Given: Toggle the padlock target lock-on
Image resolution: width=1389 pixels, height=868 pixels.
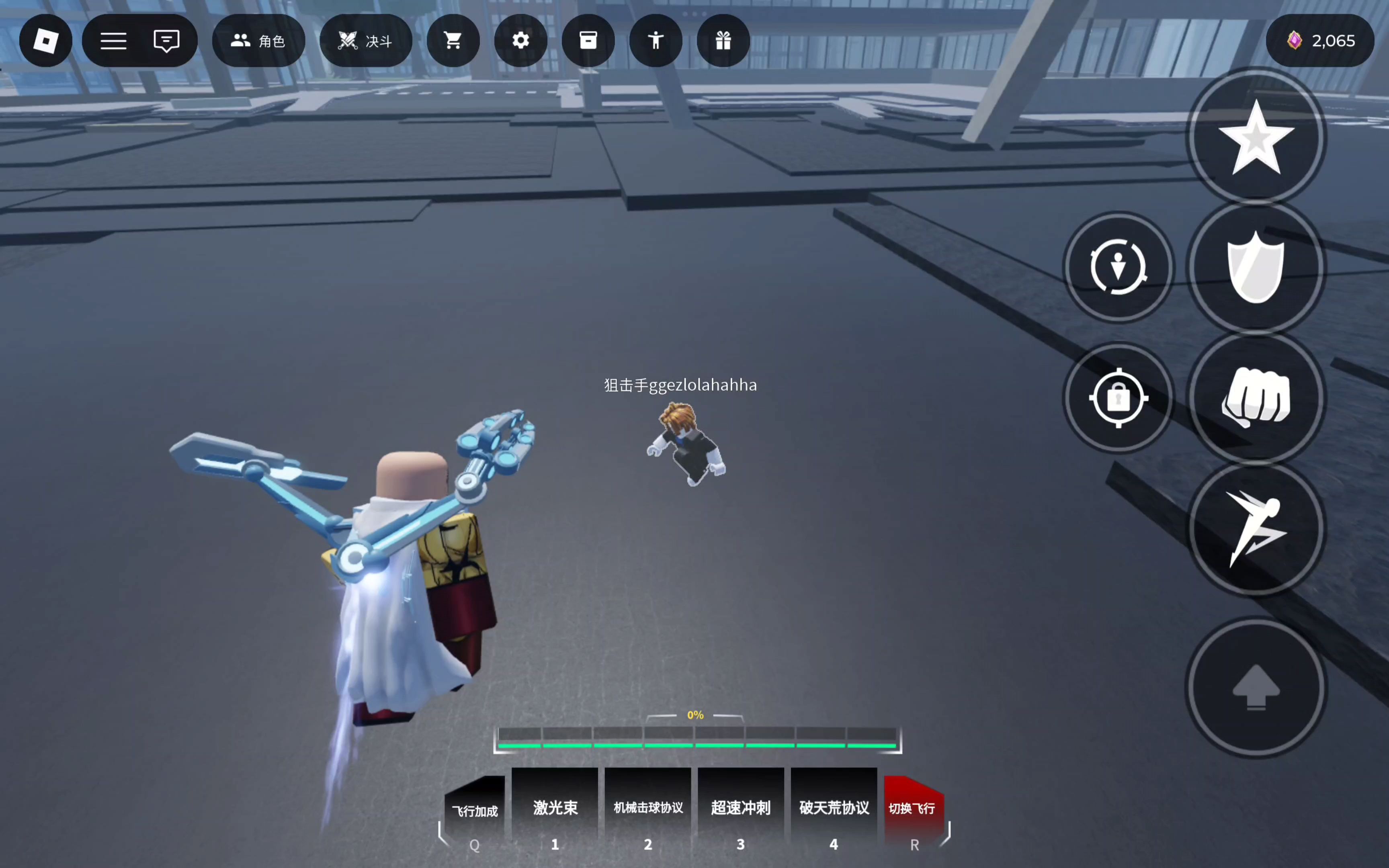Looking at the screenshot, I should 1118,398.
